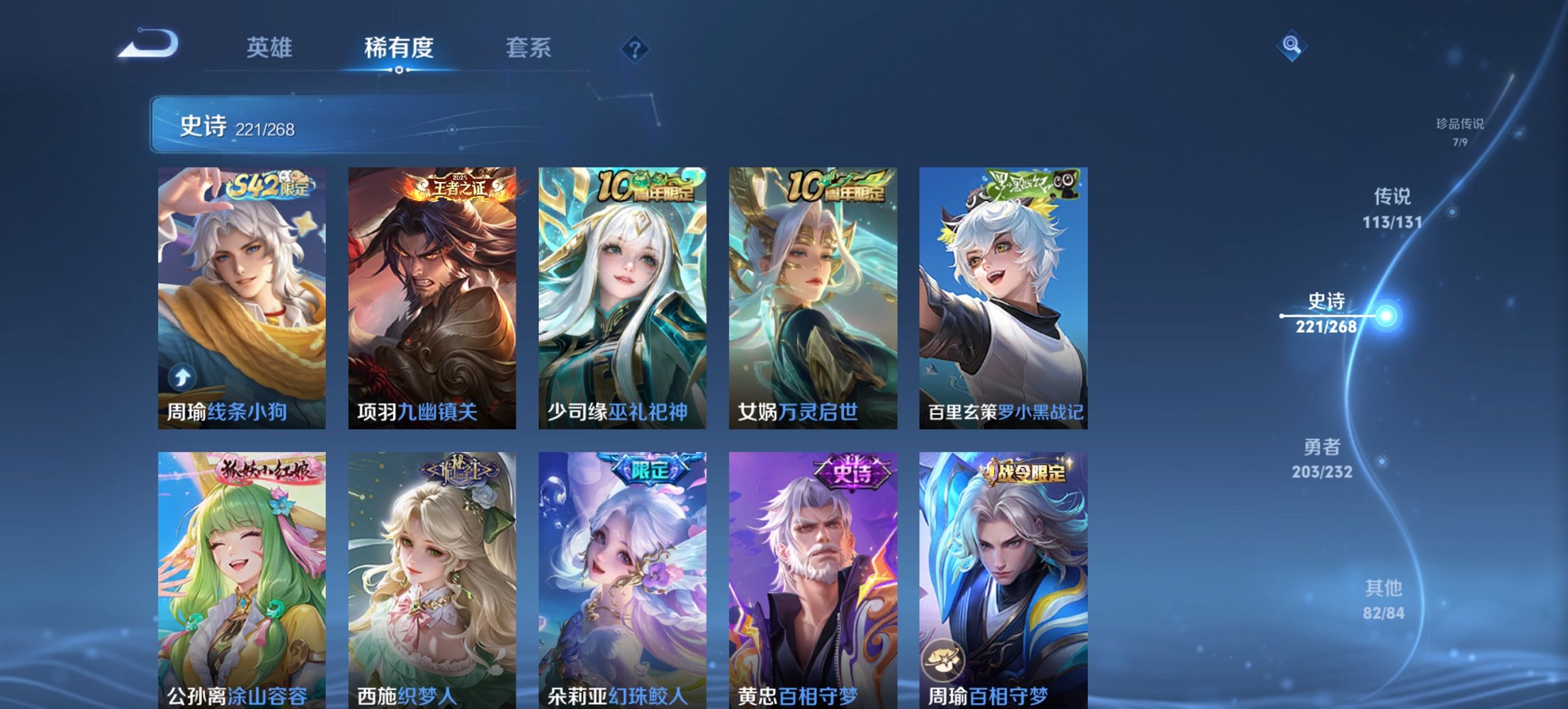Screen dimensions: 1568x709
Task: Switch to the 英雄 tab
Action: tap(272, 48)
